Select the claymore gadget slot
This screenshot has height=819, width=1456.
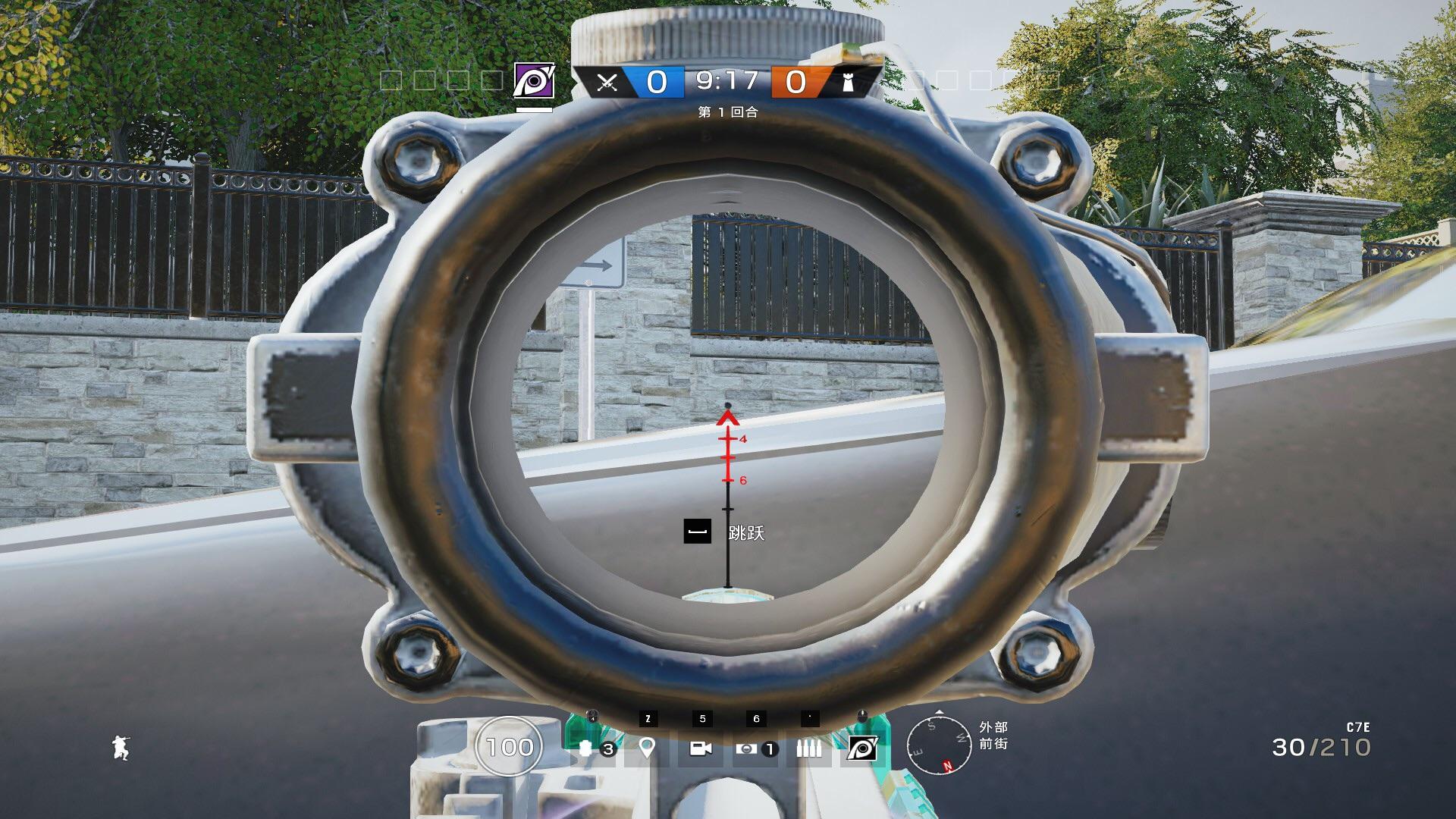(747, 748)
